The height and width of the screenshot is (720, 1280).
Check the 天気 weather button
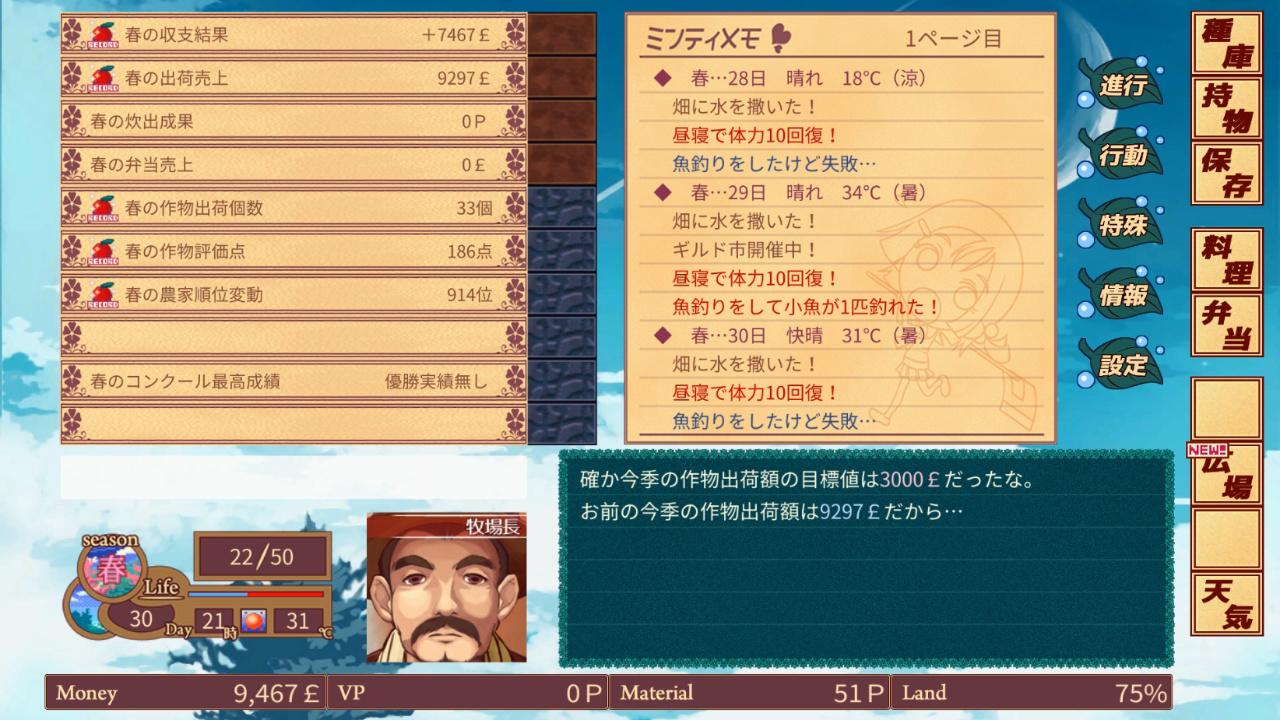(1226, 604)
